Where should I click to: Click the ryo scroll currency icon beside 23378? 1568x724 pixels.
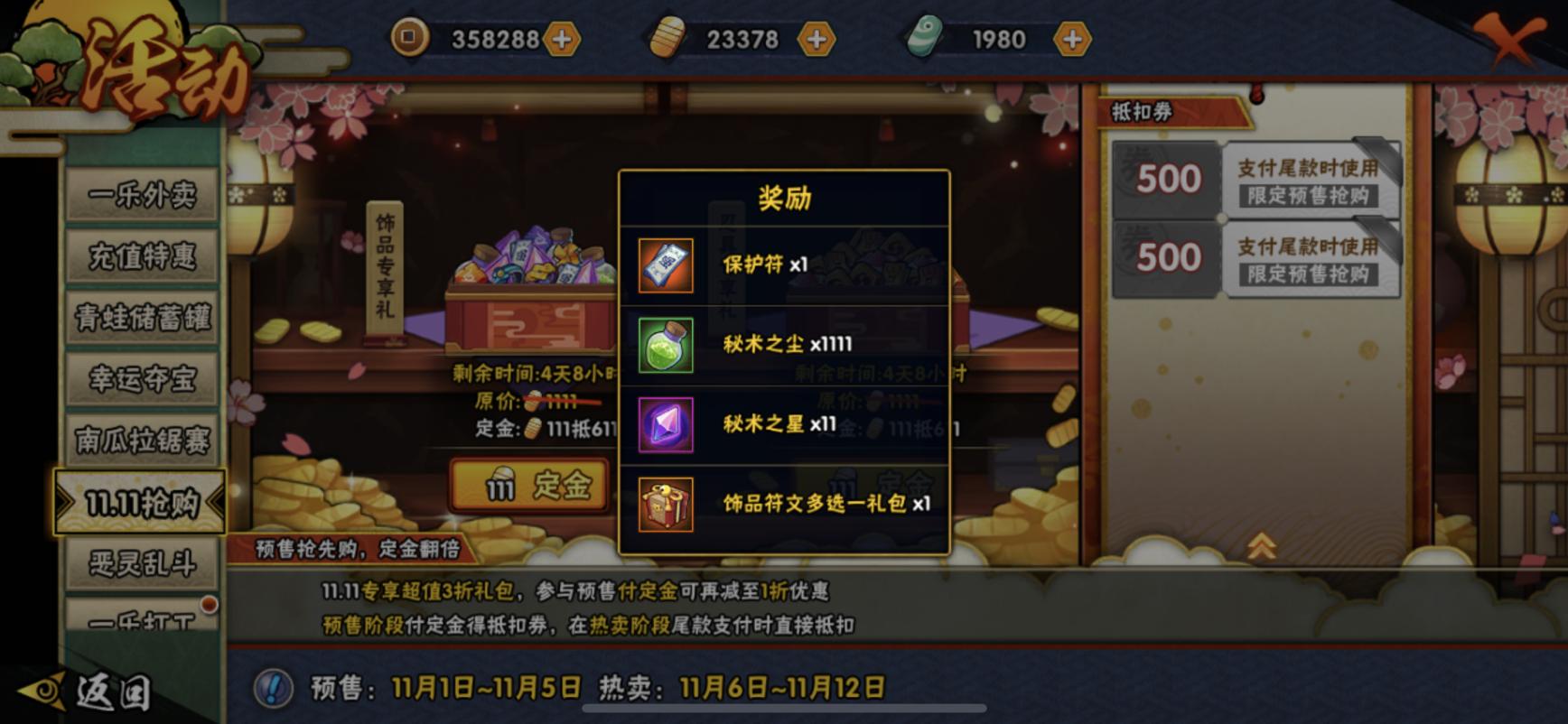tap(669, 38)
